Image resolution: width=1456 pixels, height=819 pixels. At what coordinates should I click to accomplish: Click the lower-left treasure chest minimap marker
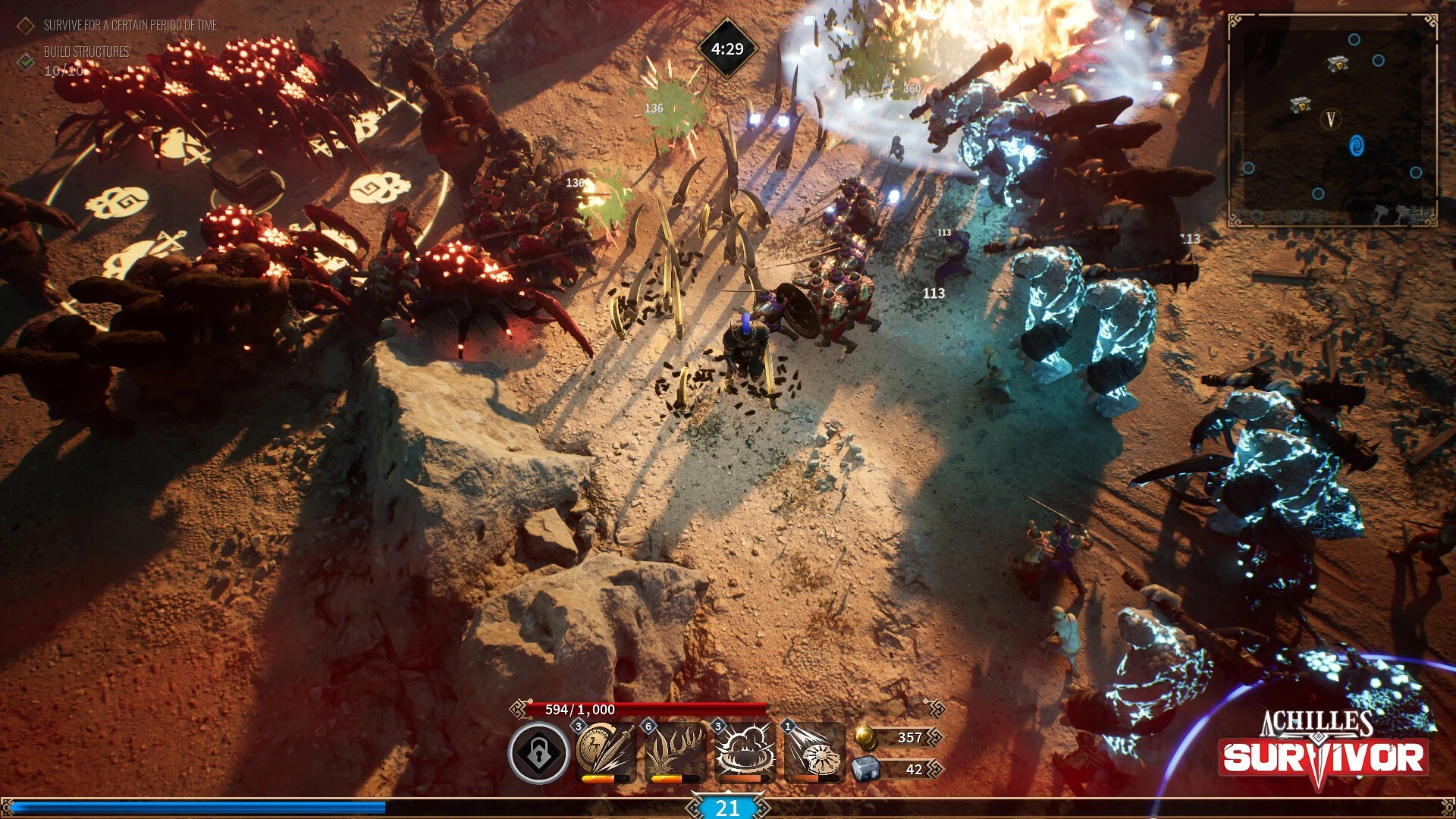(1301, 105)
